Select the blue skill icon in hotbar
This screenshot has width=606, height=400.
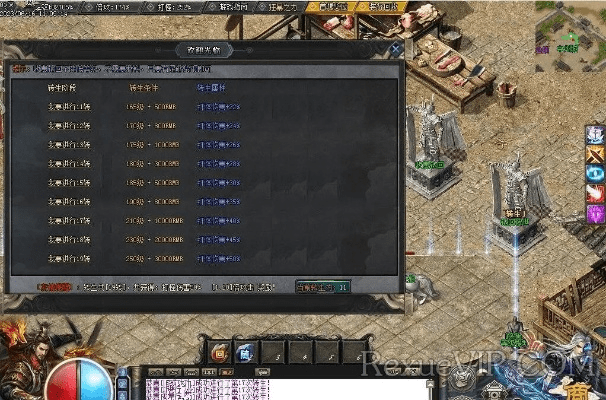click(245, 351)
